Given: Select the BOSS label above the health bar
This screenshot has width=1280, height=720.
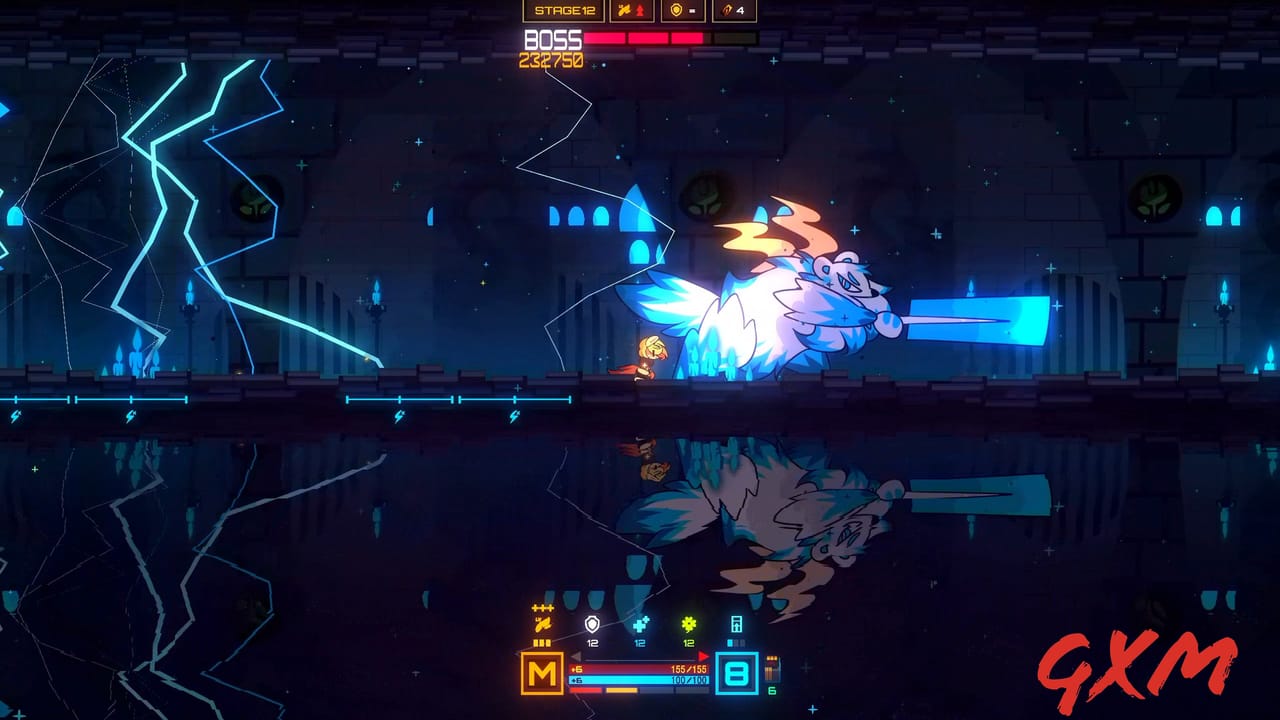Looking at the screenshot, I should click(552, 40).
